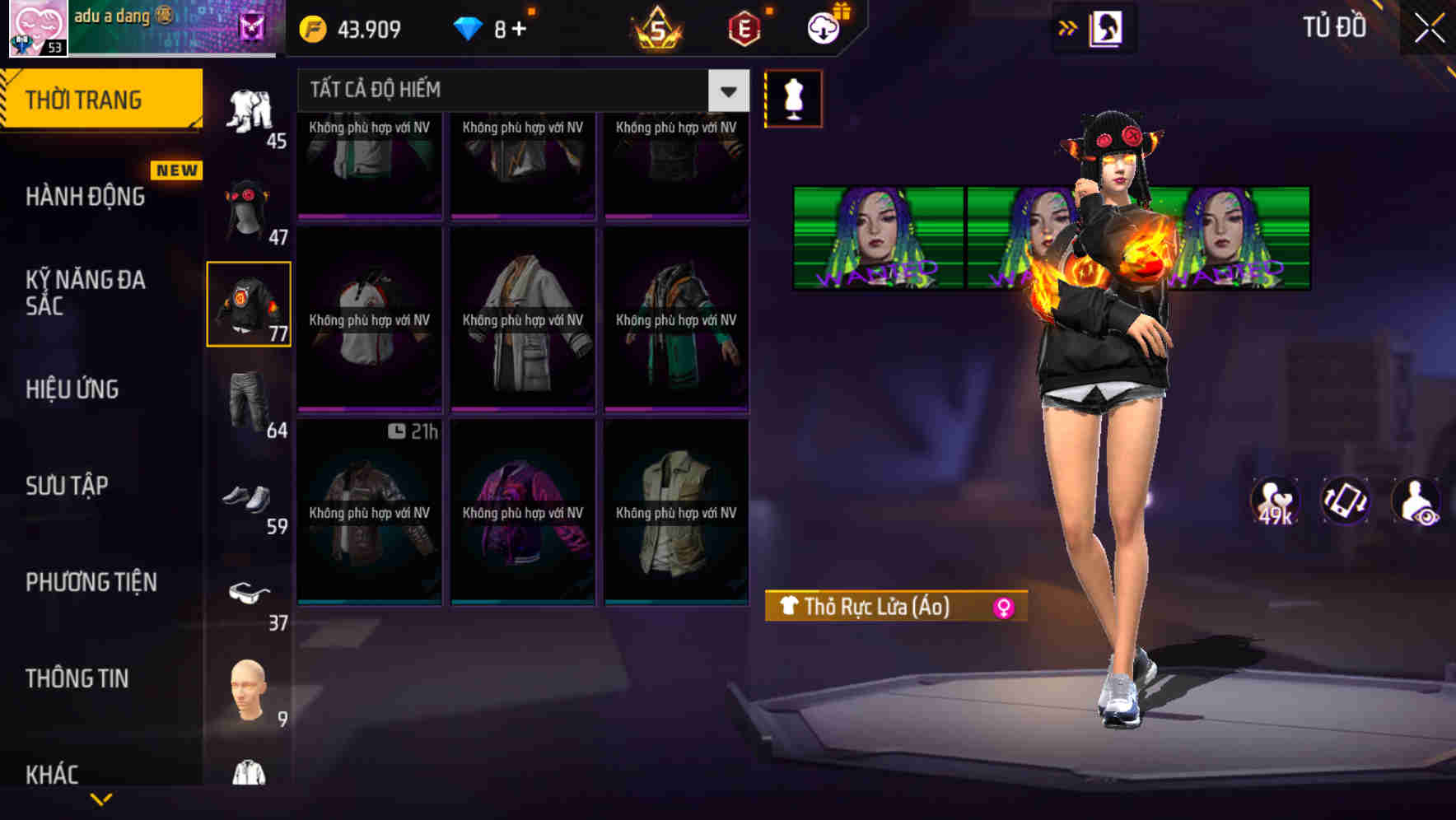The width and height of the screenshot is (1456, 820).
Task: Toggle the female gender marker on item bar
Action: click(x=1006, y=608)
